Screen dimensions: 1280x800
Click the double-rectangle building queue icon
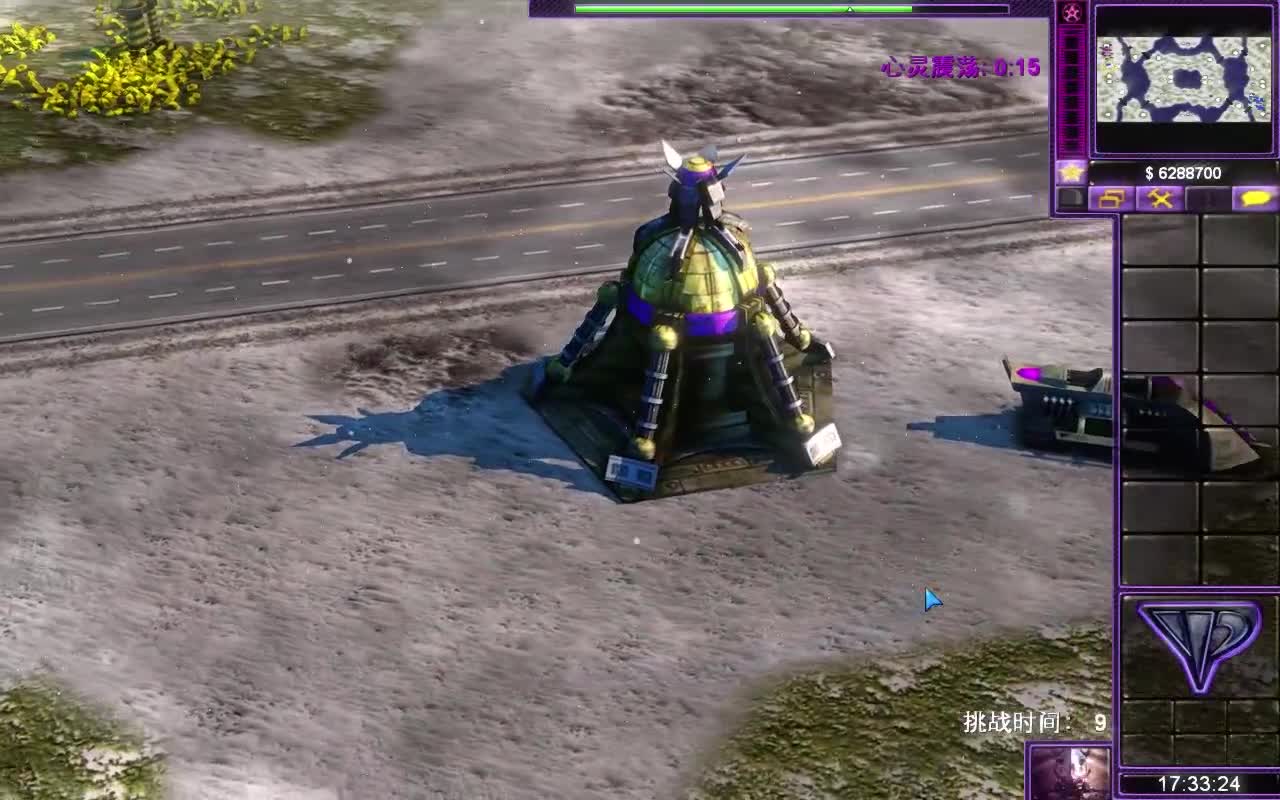click(x=1110, y=198)
